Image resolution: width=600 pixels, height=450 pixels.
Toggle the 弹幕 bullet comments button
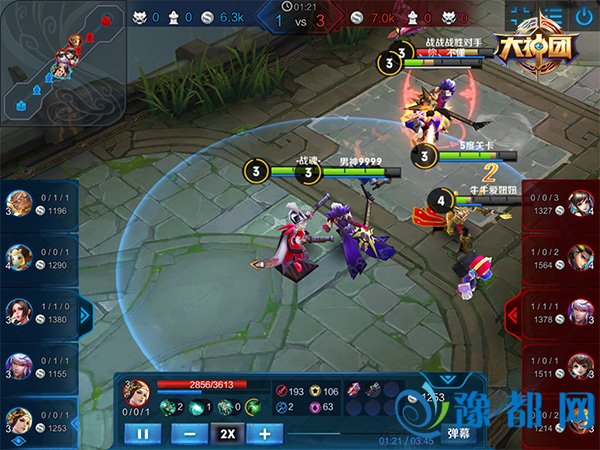click(x=459, y=434)
